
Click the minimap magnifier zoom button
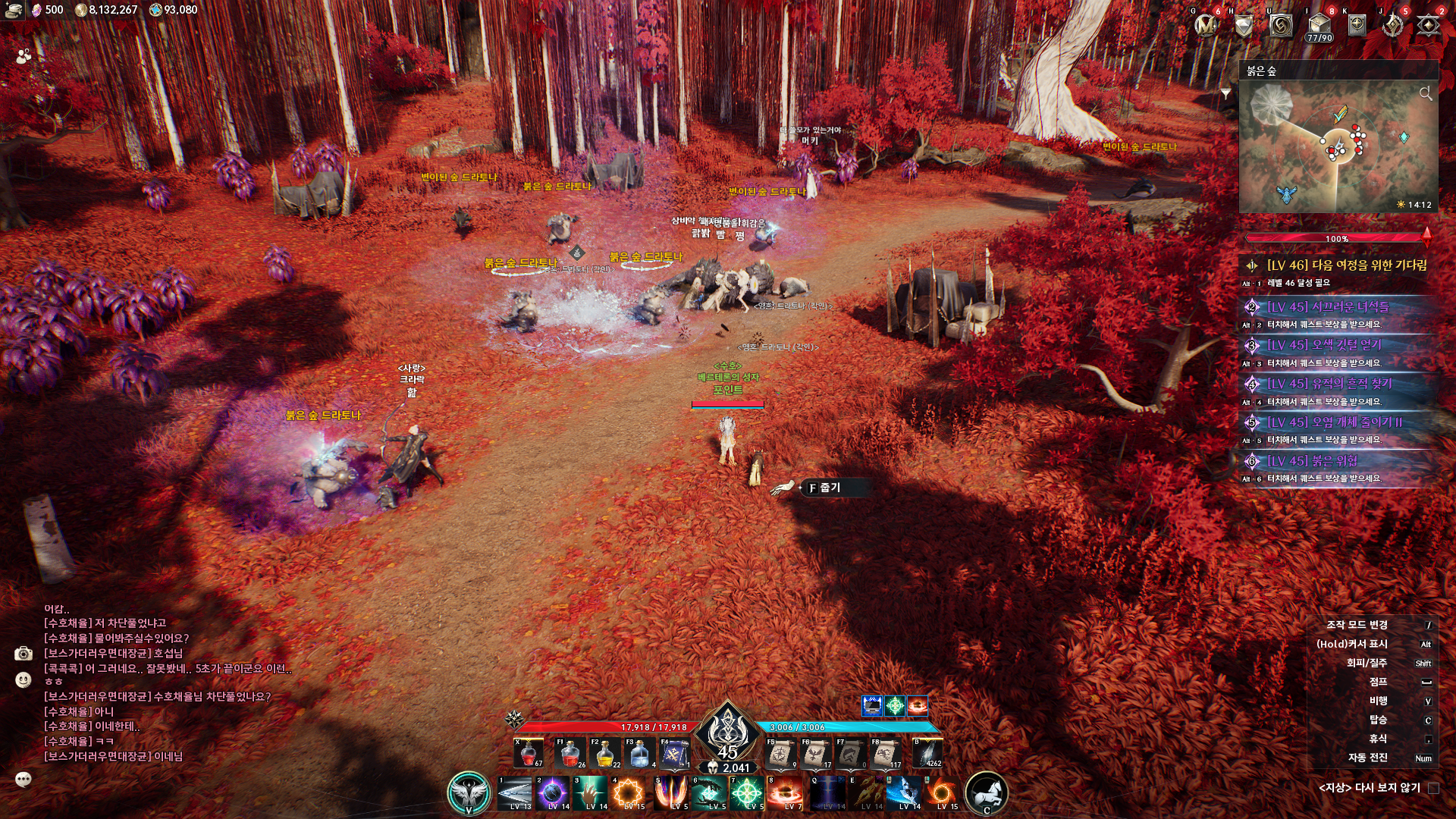[1426, 93]
